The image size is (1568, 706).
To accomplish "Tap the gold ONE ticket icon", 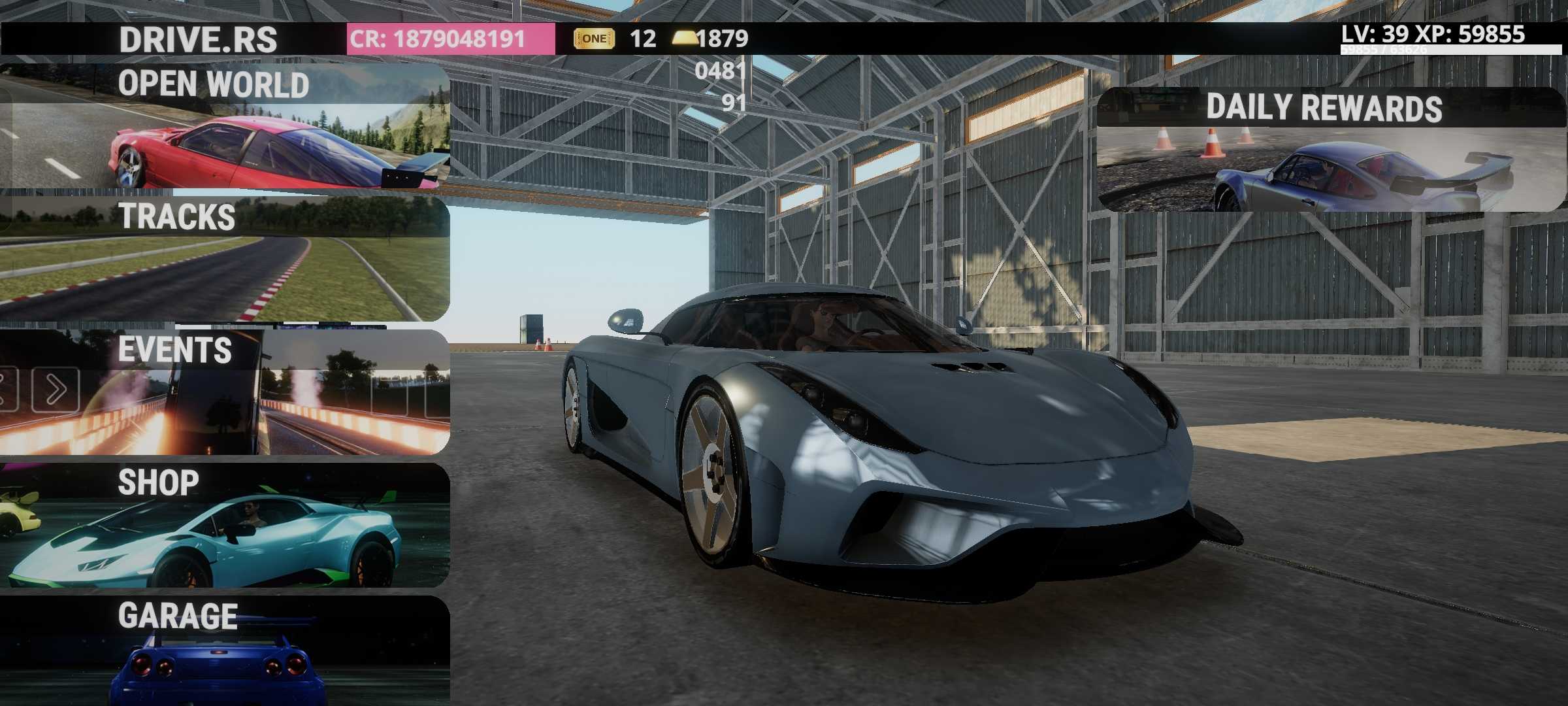I will pos(593,39).
